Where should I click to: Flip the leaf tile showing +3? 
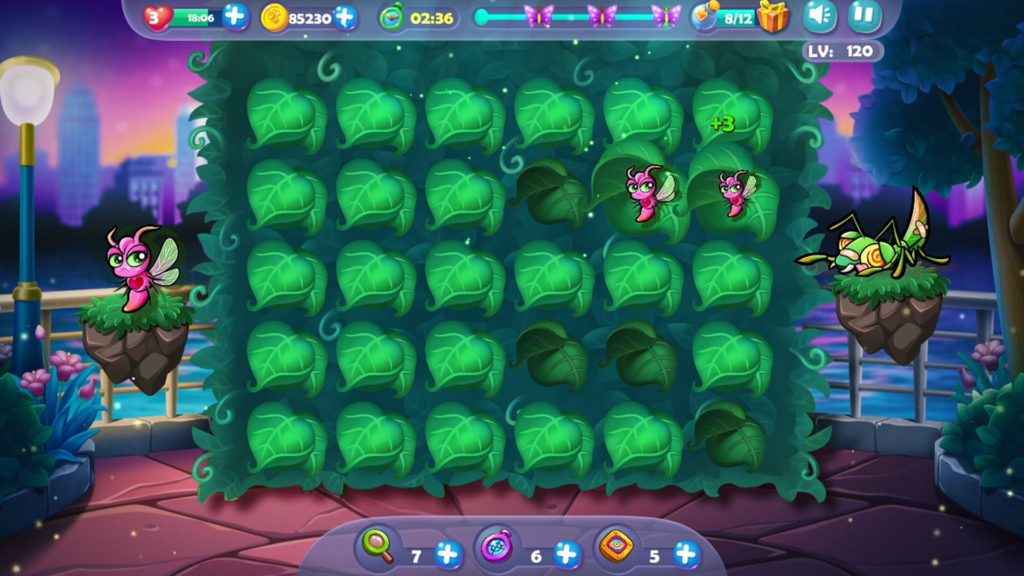(x=731, y=115)
